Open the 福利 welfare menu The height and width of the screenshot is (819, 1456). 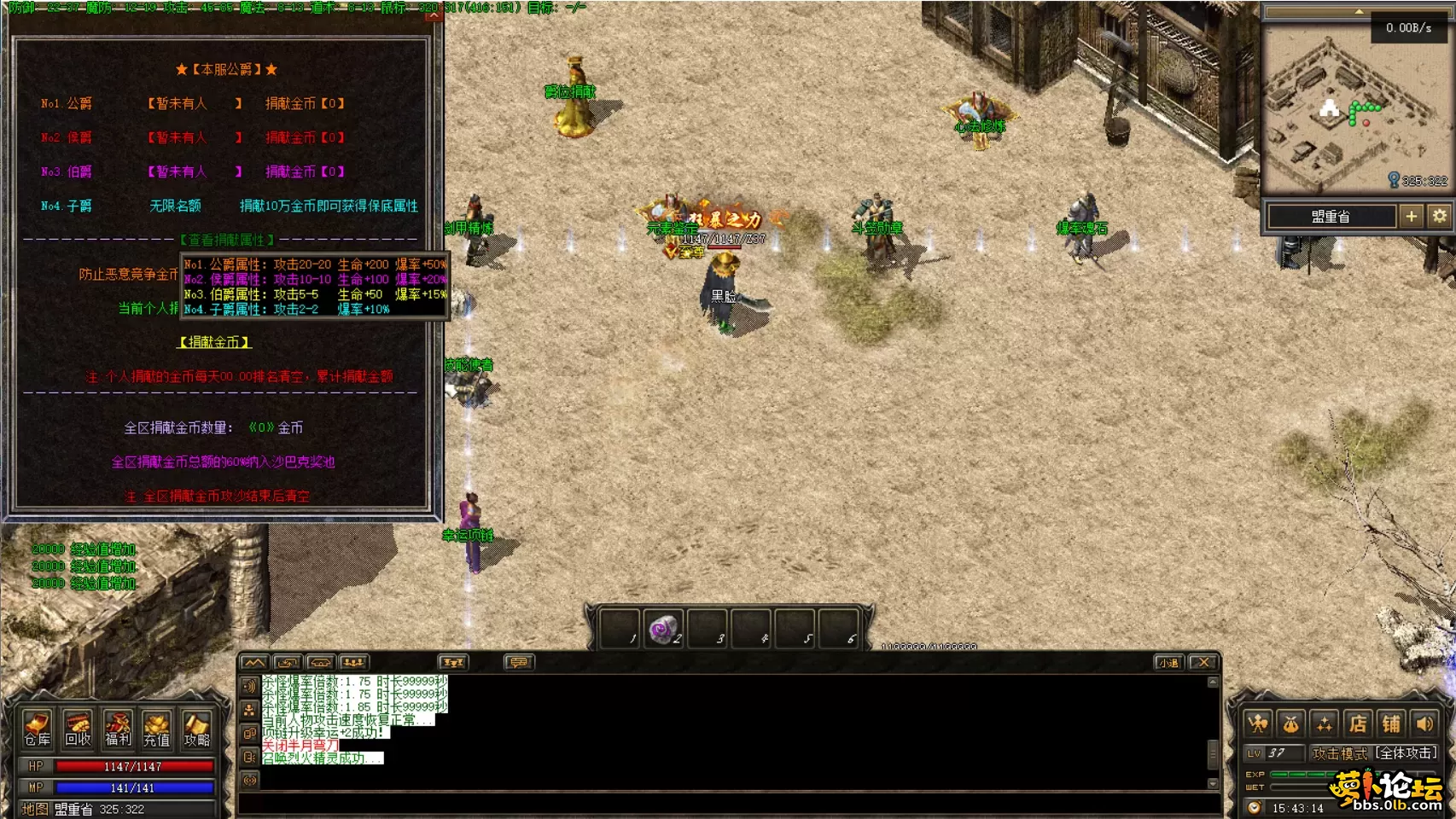pyautogui.click(x=118, y=729)
